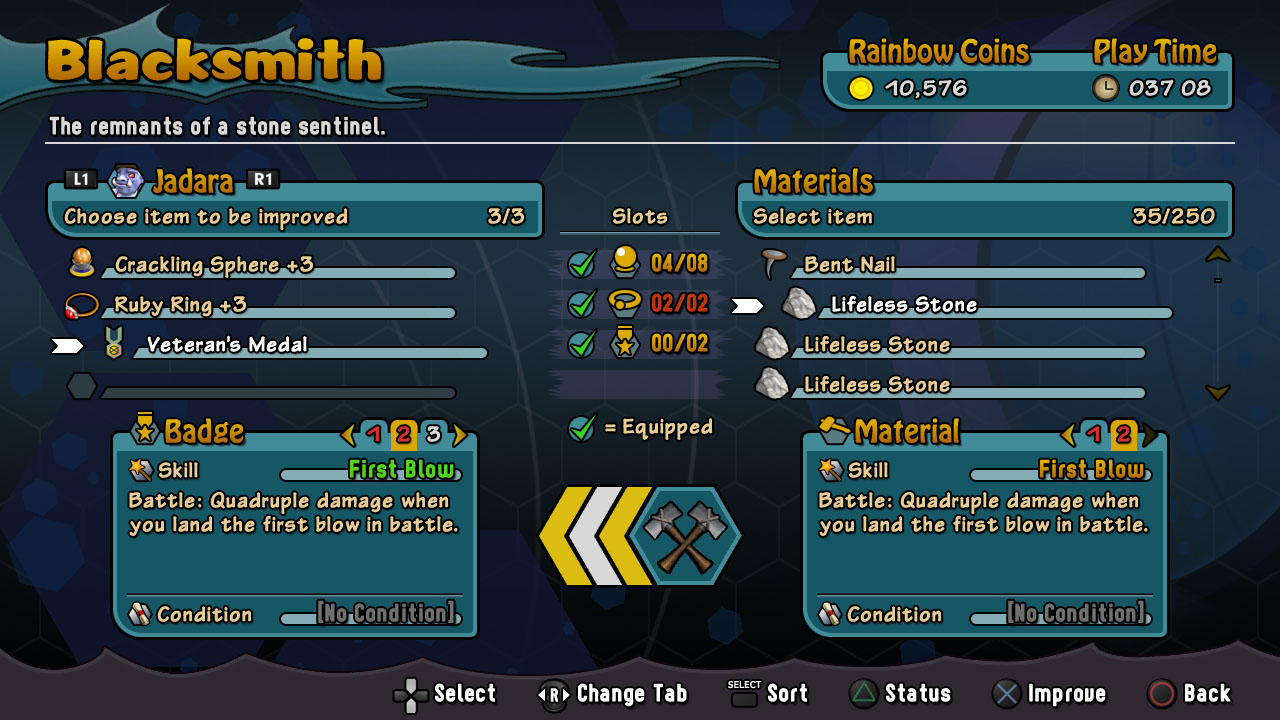Switch to Badge skill page 3
Image resolution: width=1280 pixels, height=720 pixels.
coord(433,434)
